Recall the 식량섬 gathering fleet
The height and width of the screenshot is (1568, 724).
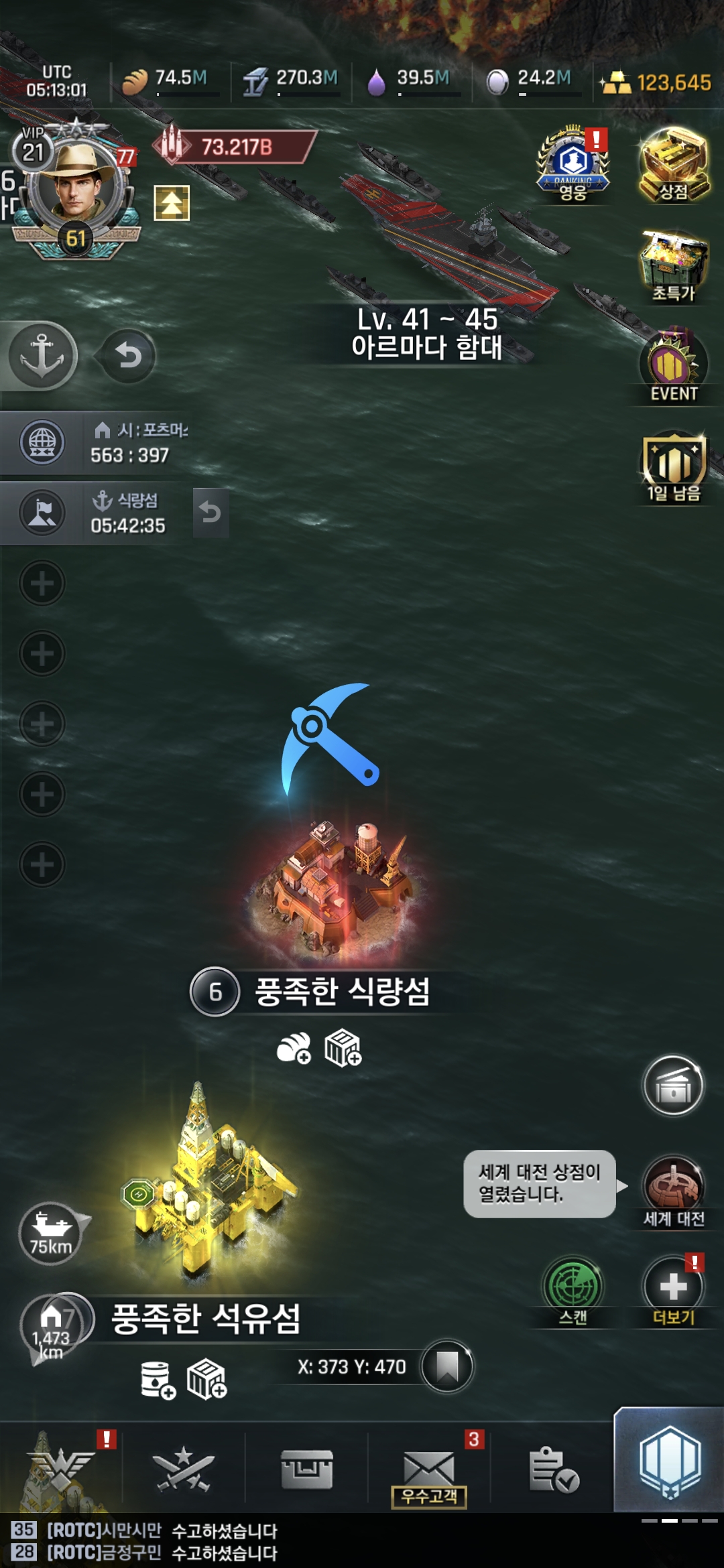pyautogui.click(x=210, y=513)
